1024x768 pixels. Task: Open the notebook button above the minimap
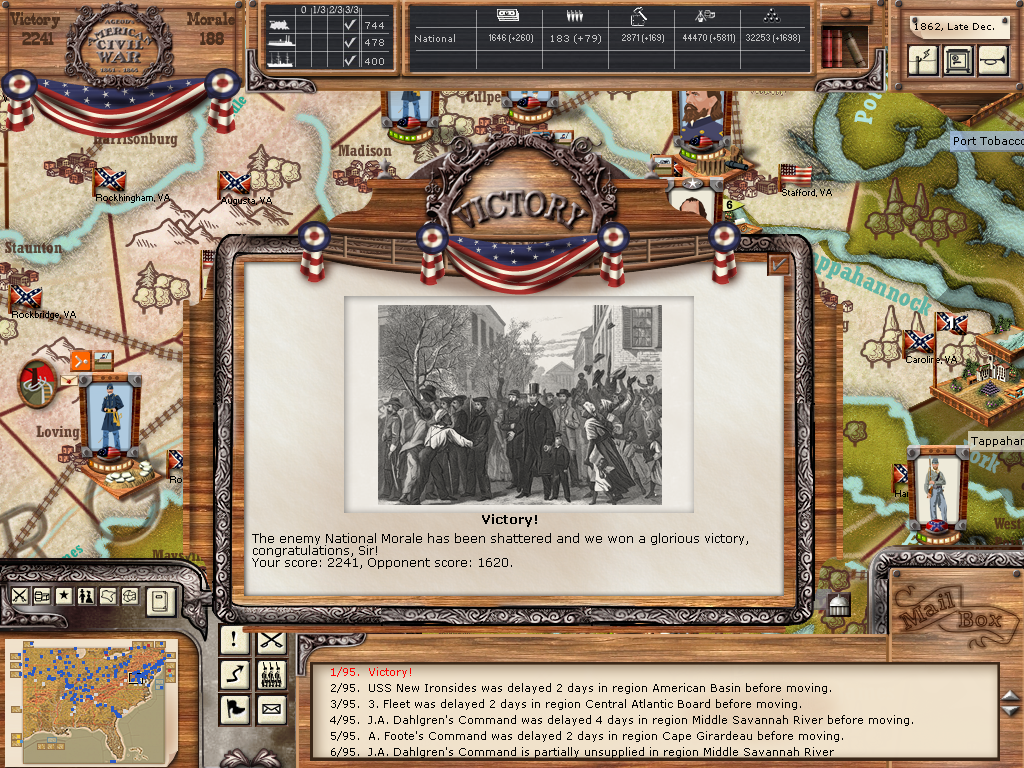coord(160,600)
